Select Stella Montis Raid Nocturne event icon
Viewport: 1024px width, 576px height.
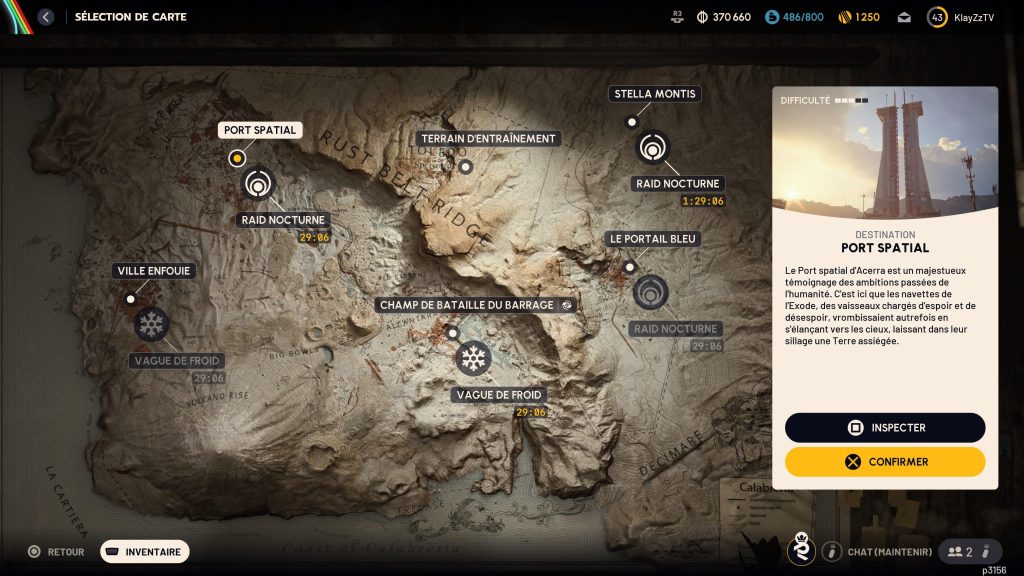(653, 147)
